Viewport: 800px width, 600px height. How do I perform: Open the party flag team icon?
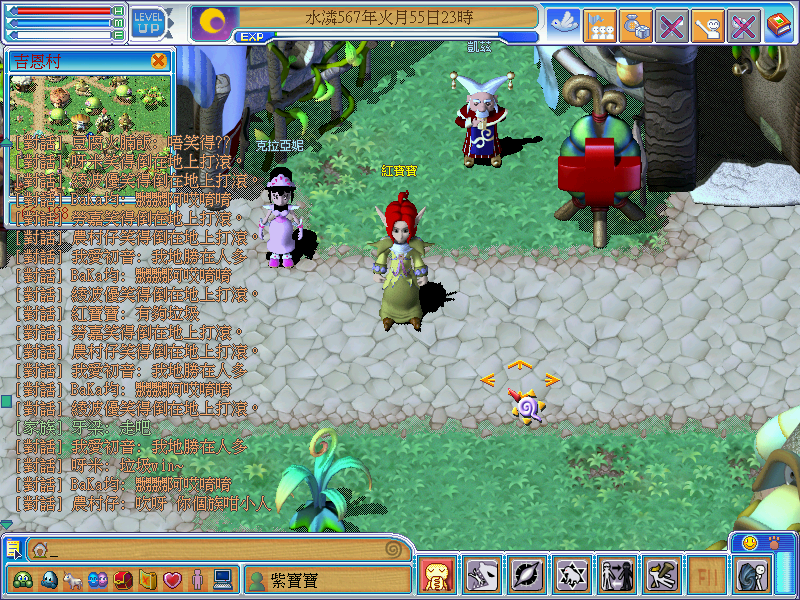(599, 23)
